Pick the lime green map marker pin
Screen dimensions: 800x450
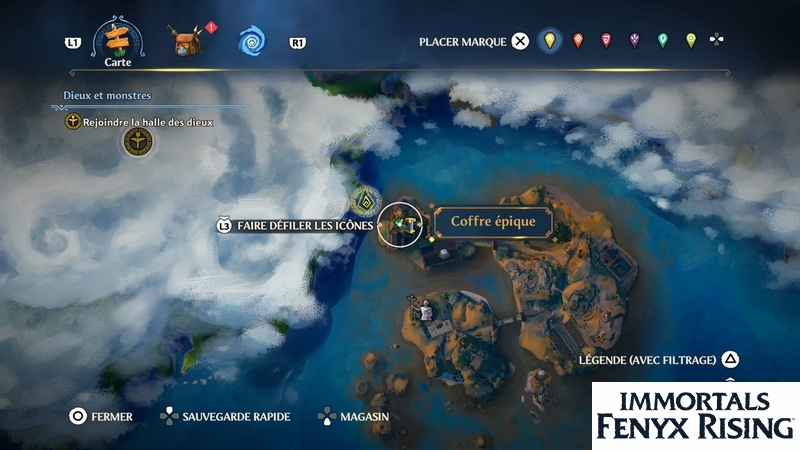click(x=690, y=41)
